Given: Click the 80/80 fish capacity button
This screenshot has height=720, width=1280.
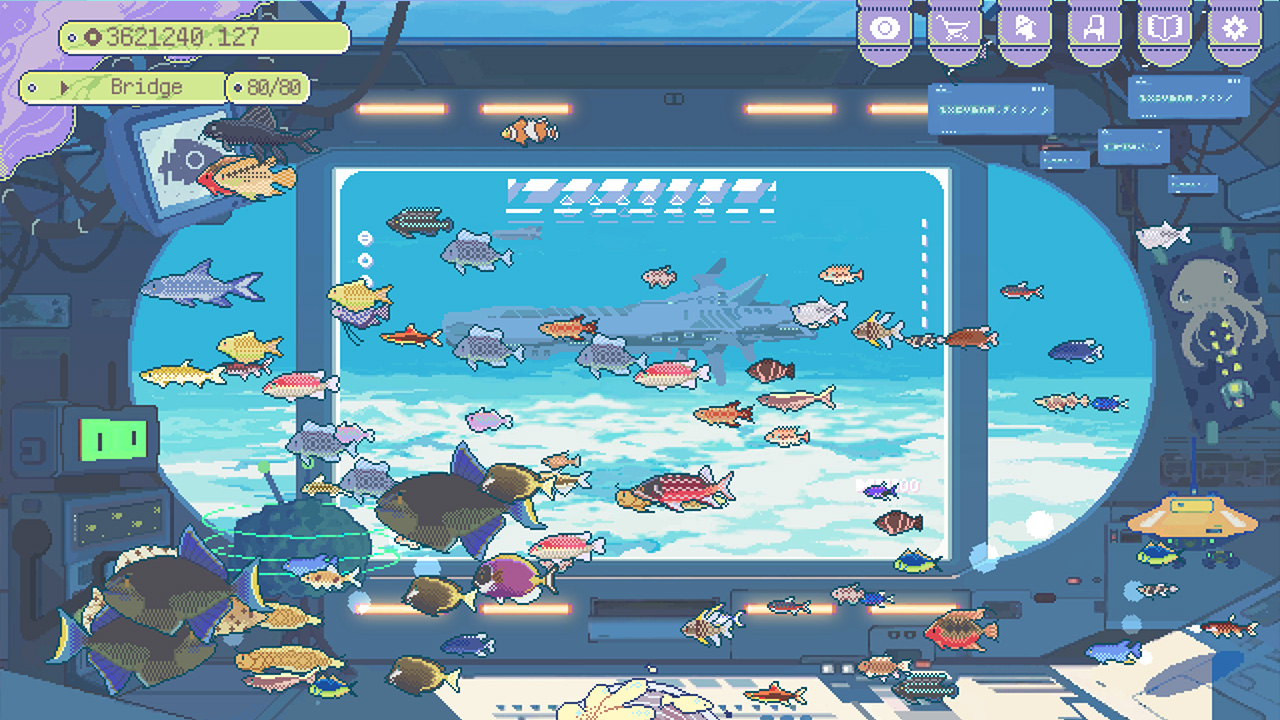Looking at the screenshot, I should click(272, 87).
